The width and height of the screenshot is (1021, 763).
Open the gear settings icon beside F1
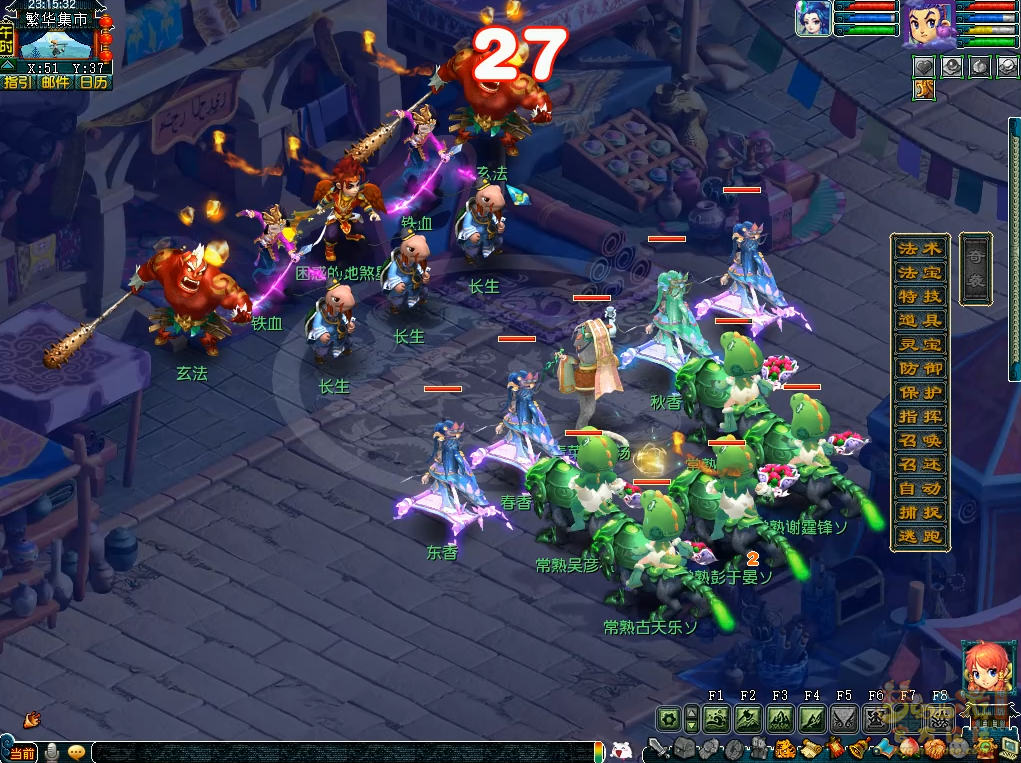[669, 718]
